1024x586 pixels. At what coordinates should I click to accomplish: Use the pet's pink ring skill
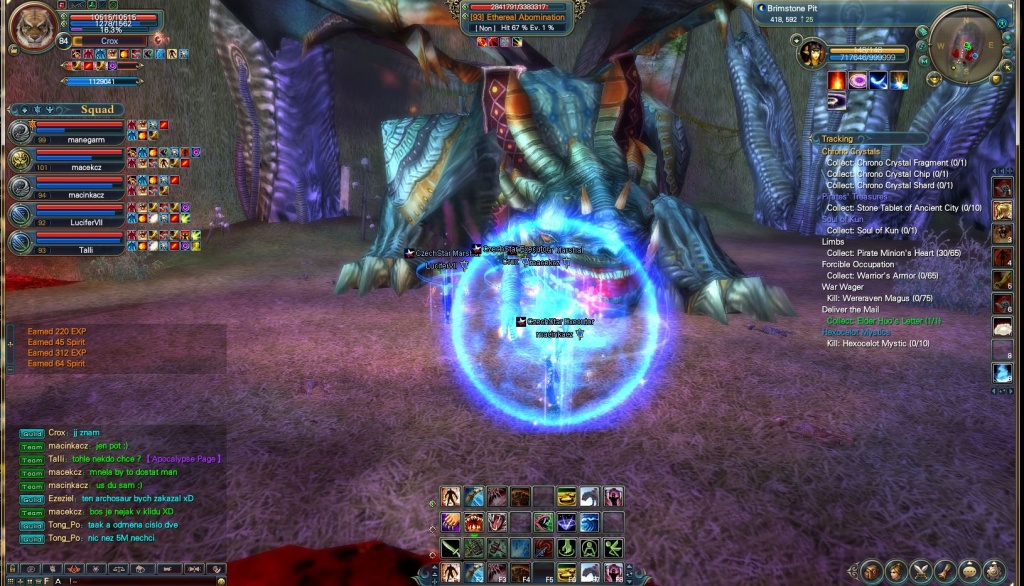(858, 81)
